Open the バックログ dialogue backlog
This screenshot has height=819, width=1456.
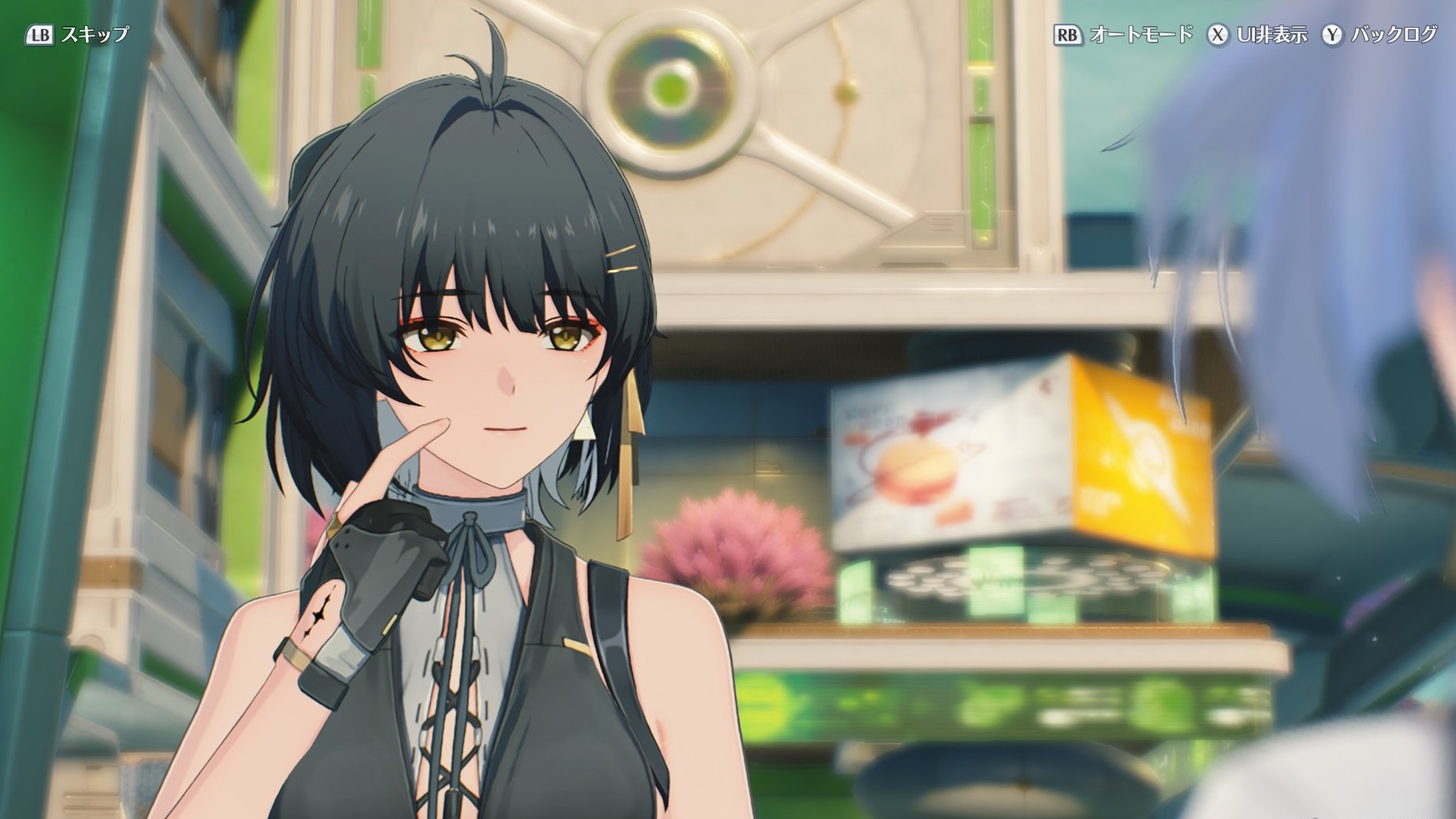coord(1379,35)
